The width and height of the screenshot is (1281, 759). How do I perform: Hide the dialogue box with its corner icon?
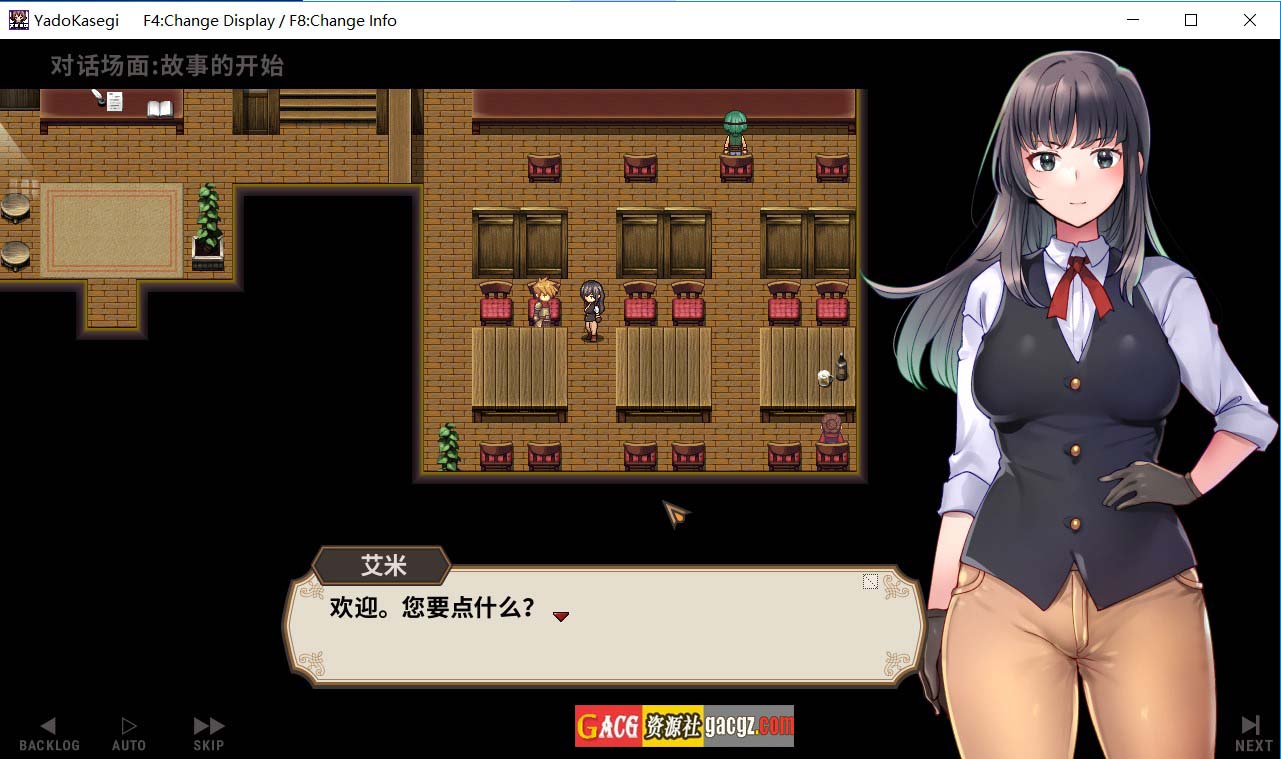(870, 581)
